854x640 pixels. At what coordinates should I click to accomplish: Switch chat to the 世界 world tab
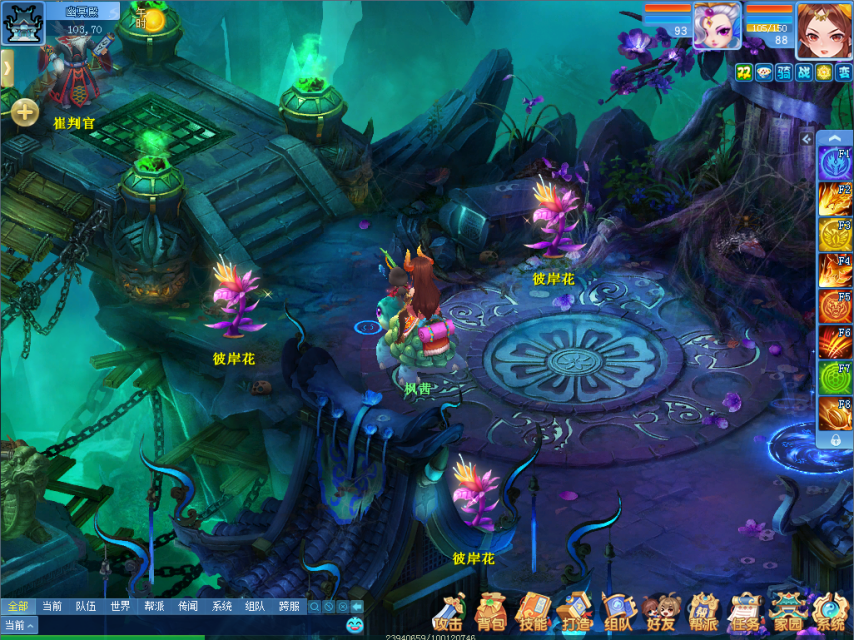120,606
